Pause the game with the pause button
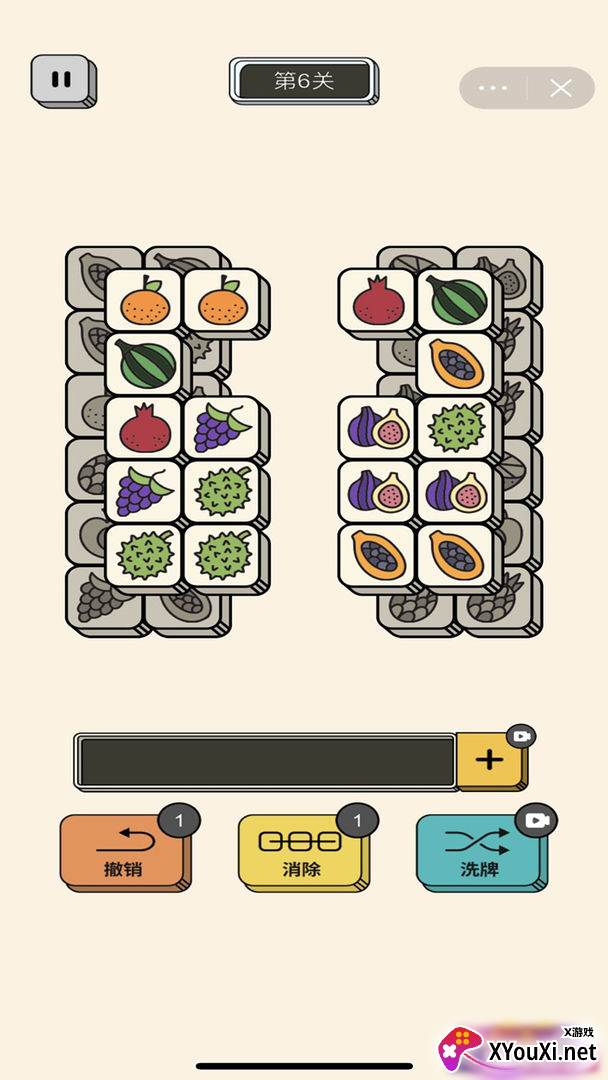The width and height of the screenshot is (608, 1080). pos(62,79)
